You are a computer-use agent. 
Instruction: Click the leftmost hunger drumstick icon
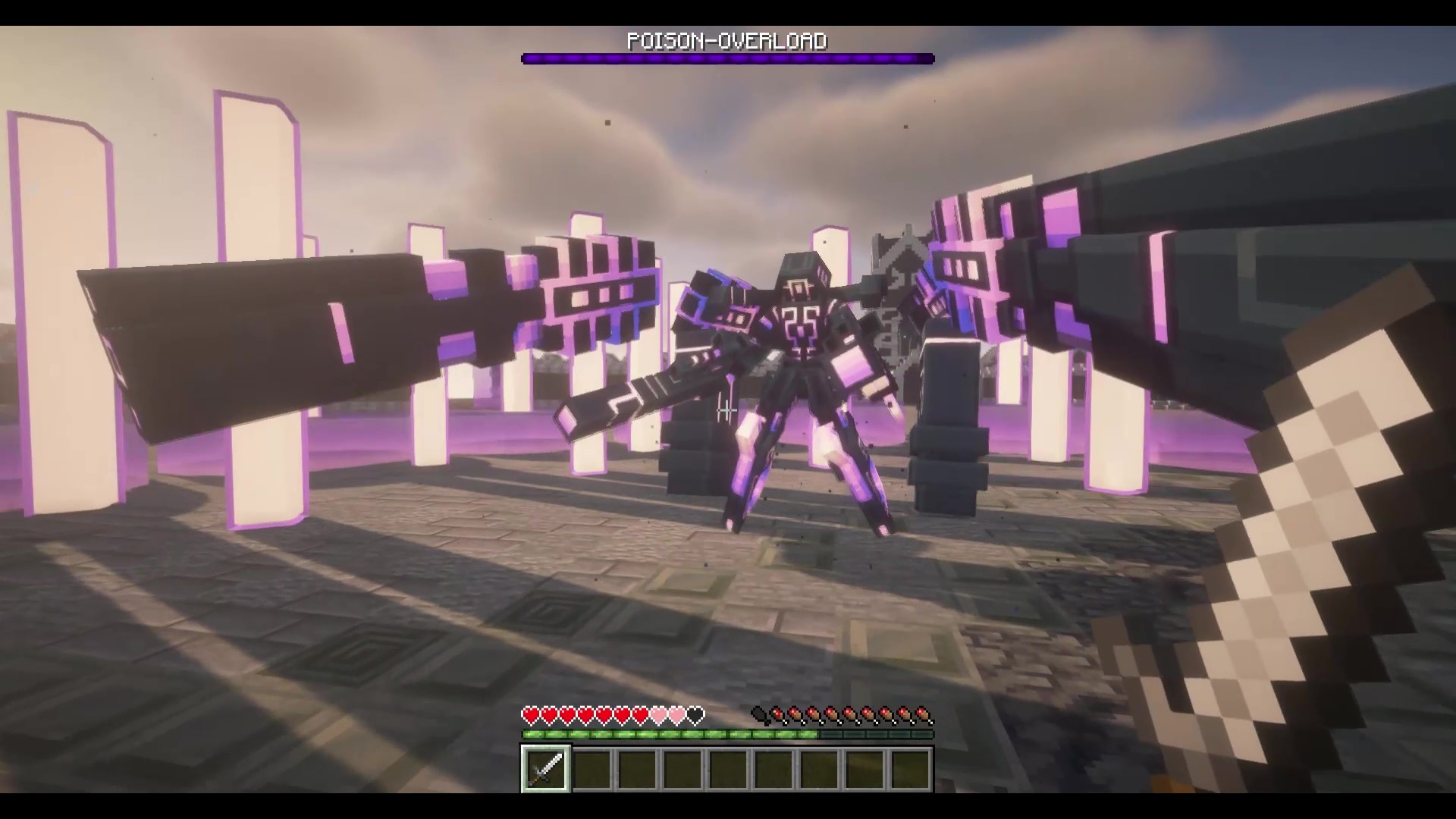pos(760,716)
